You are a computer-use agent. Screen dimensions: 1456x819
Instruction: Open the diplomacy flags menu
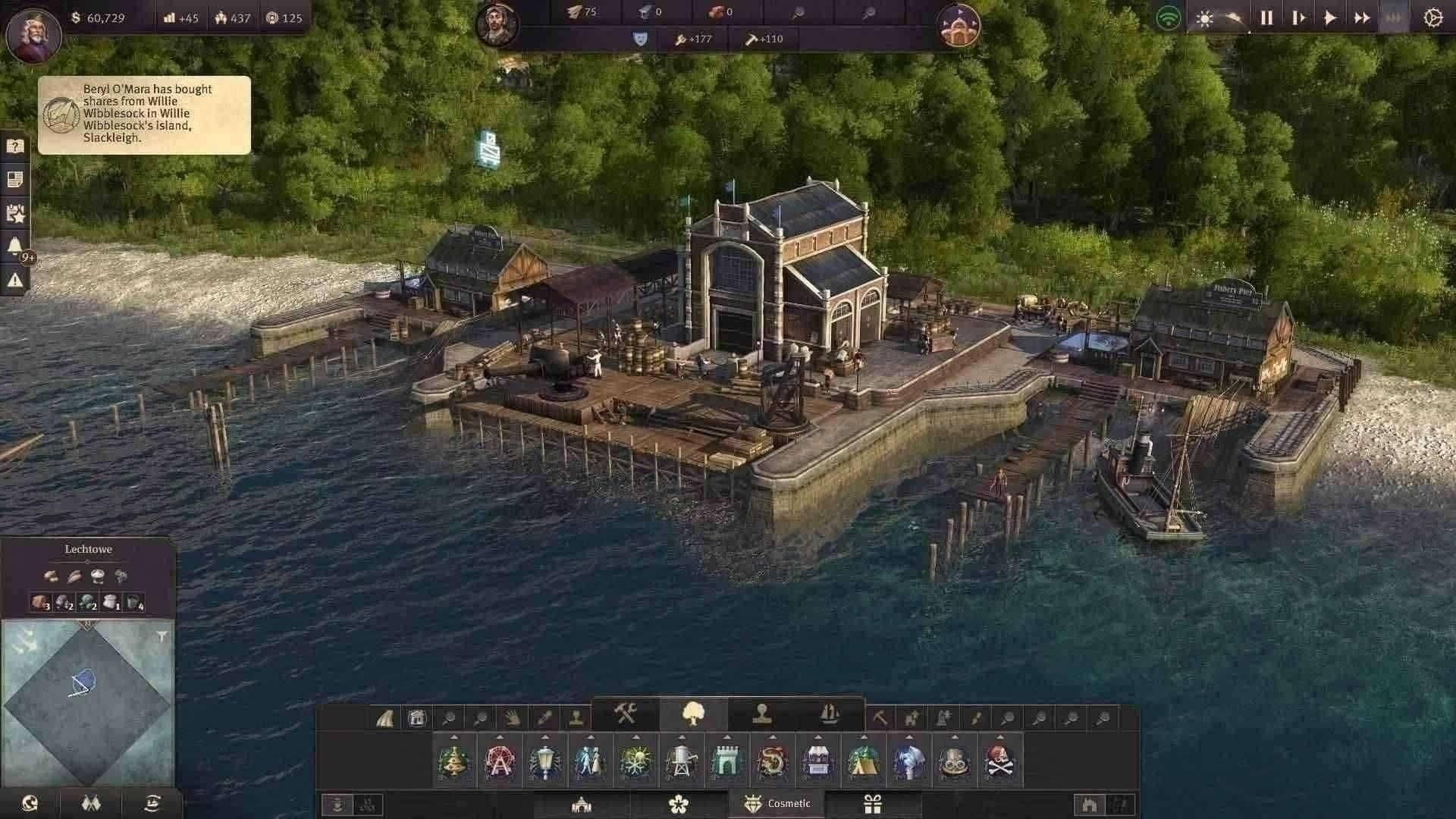(x=91, y=803)
